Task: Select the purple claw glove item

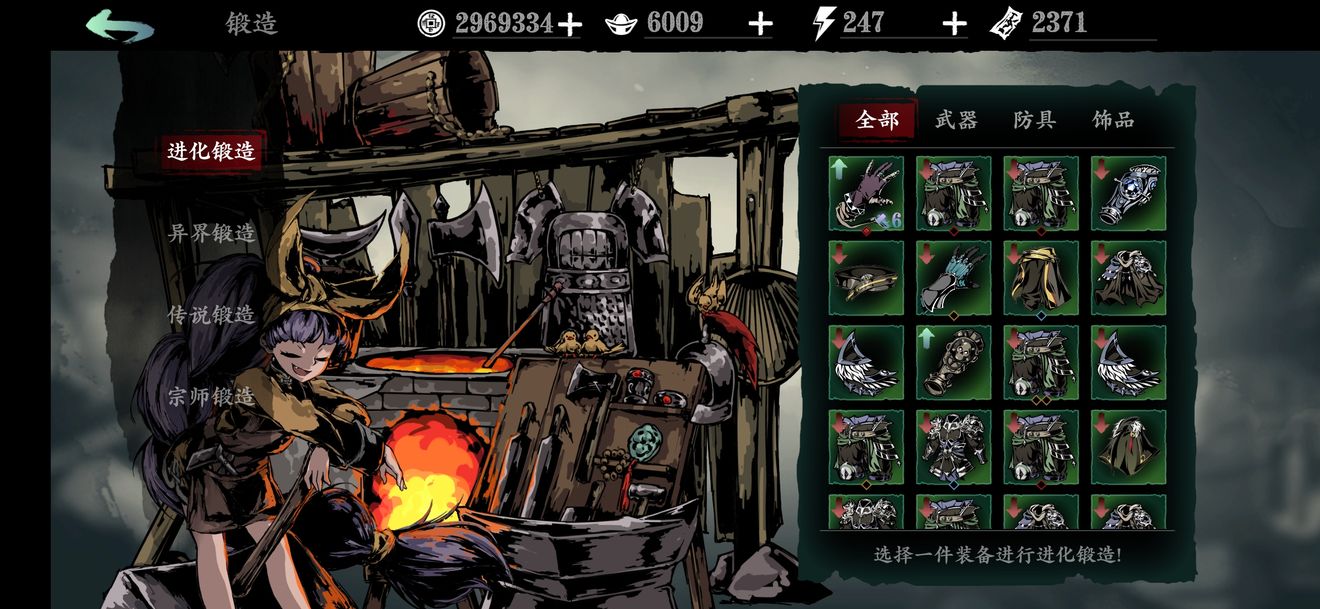Action: [866, 193]
